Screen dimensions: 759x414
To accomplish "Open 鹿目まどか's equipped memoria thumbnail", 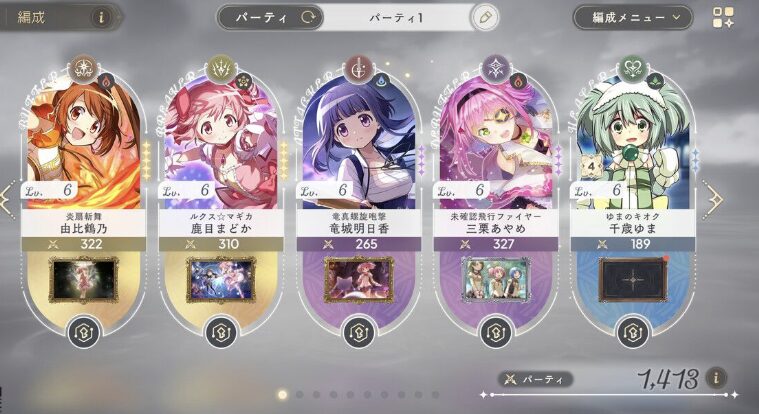I will coord(221,279).
